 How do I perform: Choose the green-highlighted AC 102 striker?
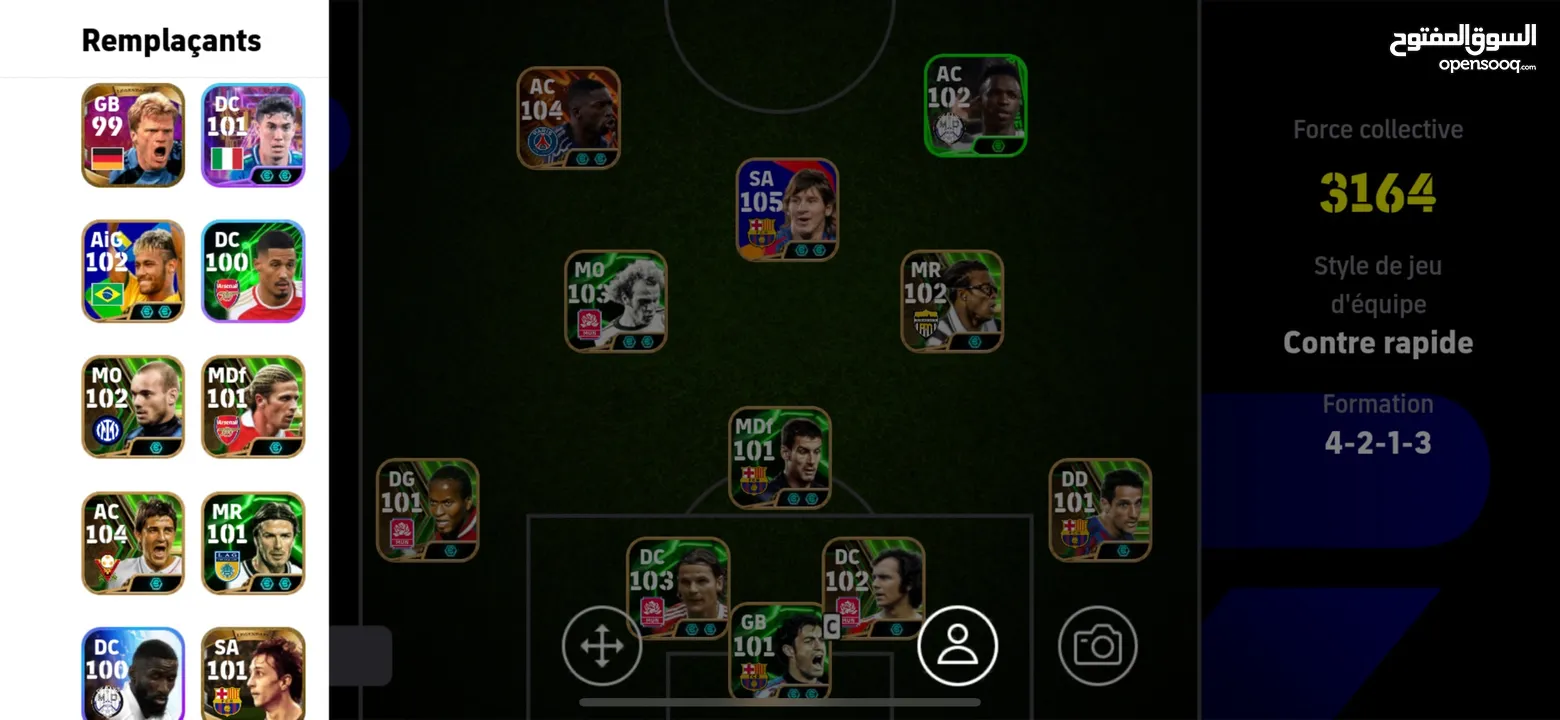point(975,106)
